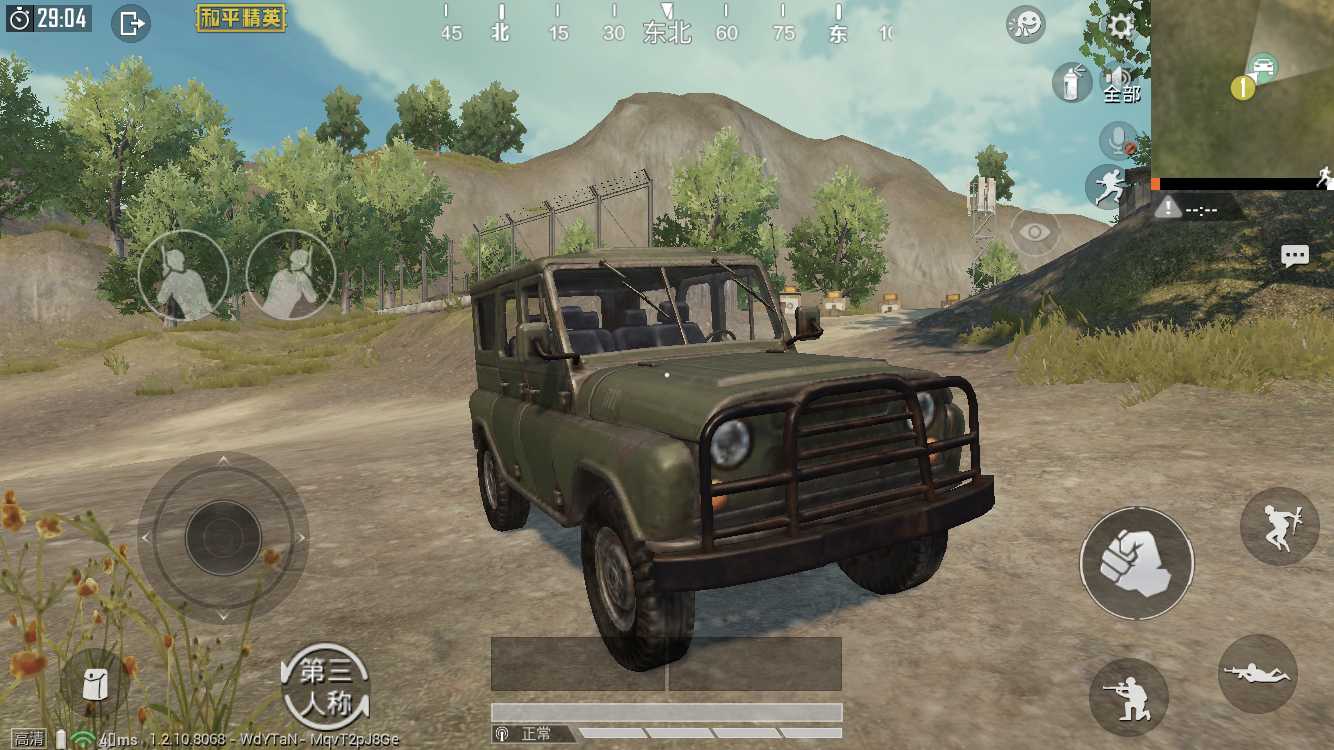Image resolution: width=1334 pixels, height=750 pixels.
Task: Tap the car marker on the minimap
Action: (1264, 68)
